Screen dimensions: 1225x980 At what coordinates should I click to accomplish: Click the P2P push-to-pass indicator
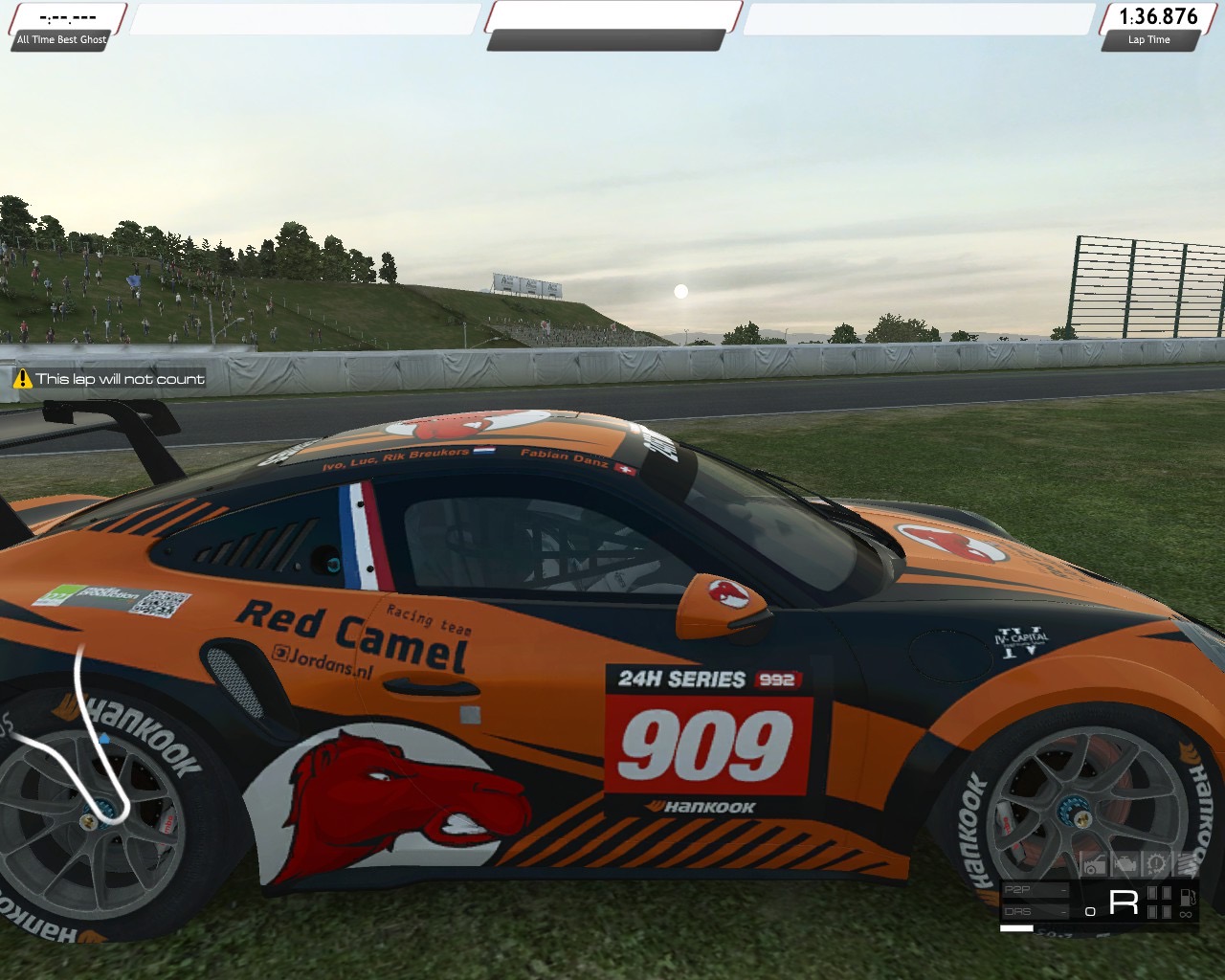(1034, 890)
